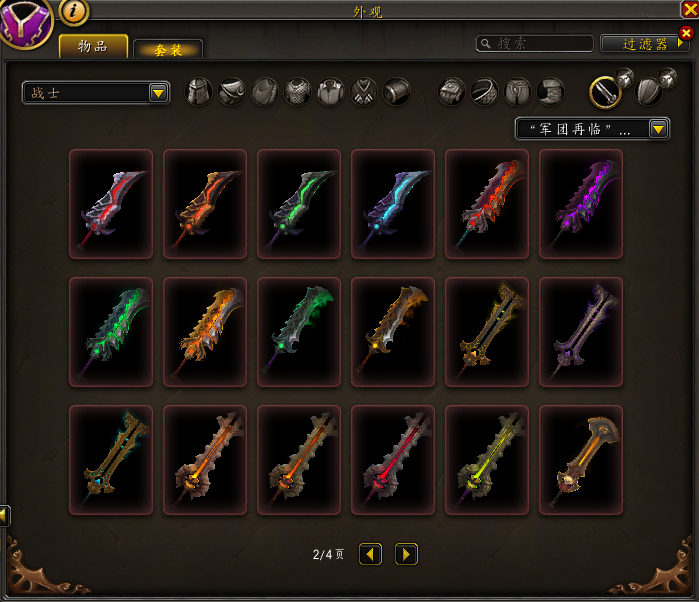
Task: Click the yellow info button
Action: 75,11
